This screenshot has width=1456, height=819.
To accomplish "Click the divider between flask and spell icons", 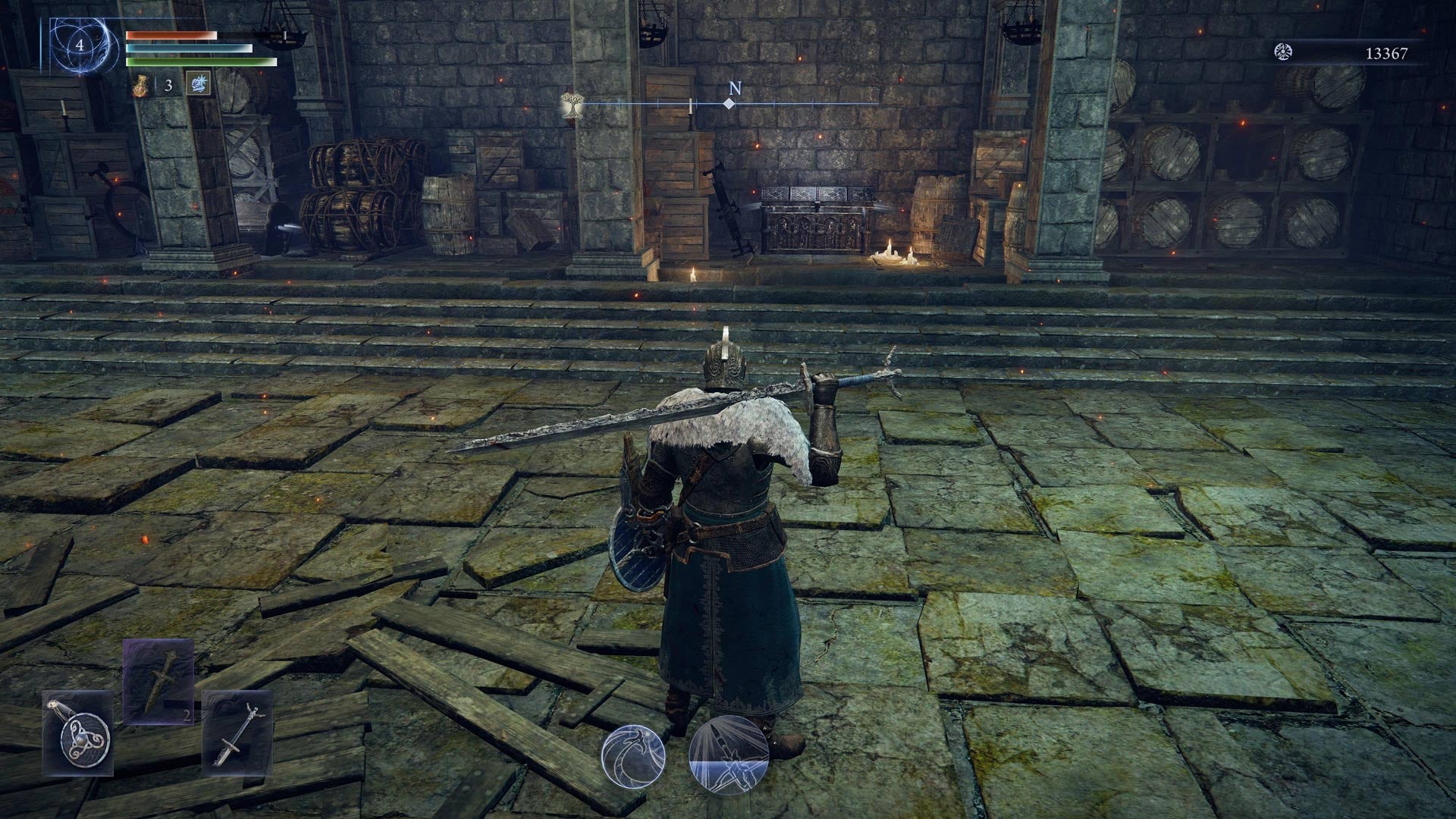I will pyautogui.click(x=156, y=83).
